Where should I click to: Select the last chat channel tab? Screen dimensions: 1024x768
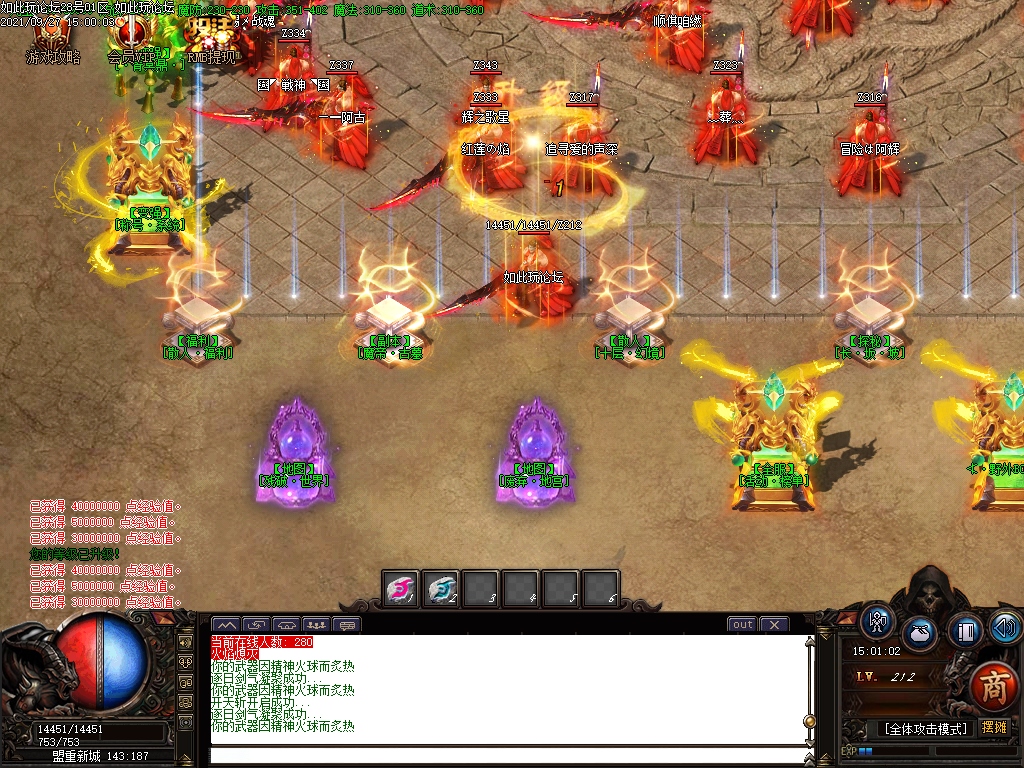(347, 626)
